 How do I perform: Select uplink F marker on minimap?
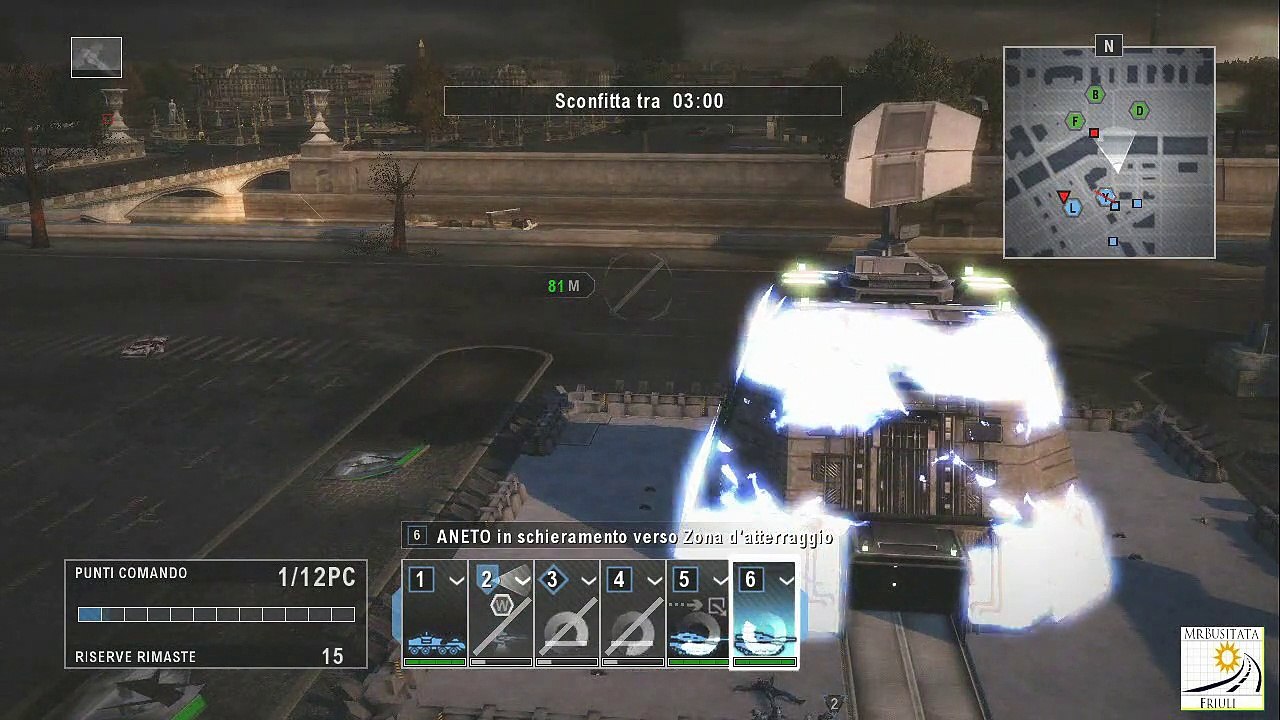click(1075, 122)
